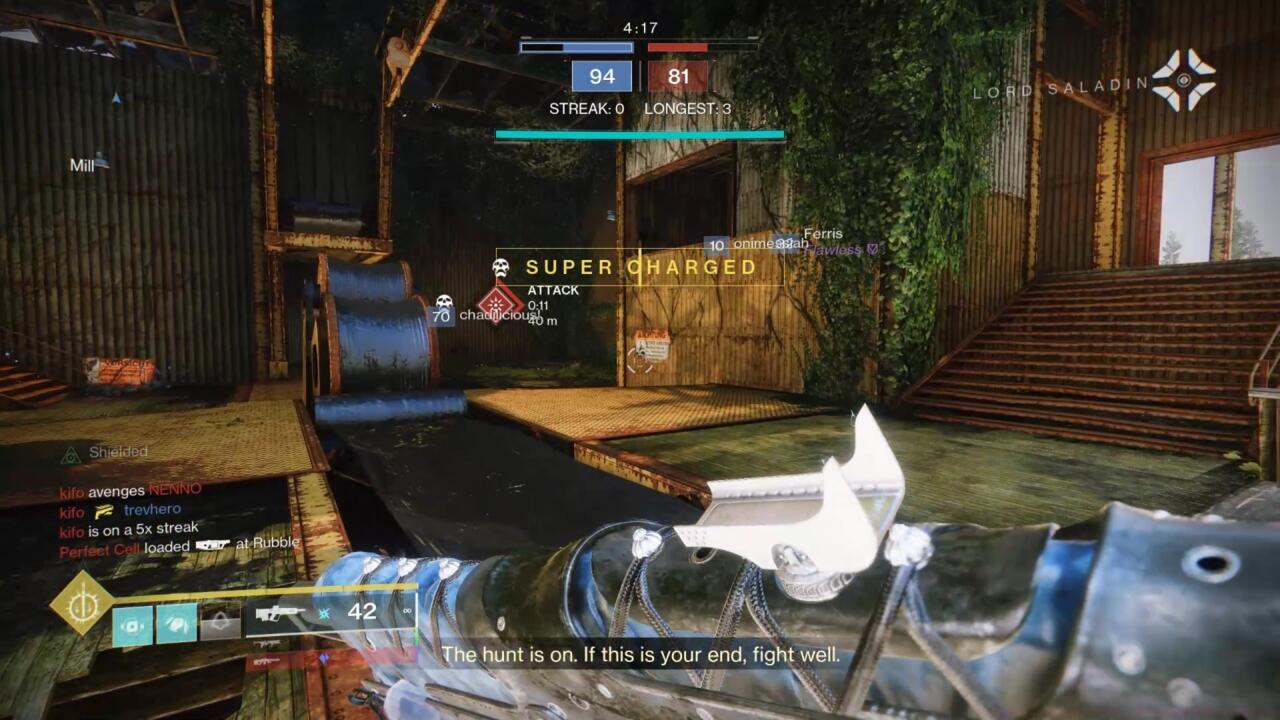Image resolution: width=1280 pixels, height=720 pixels.
Task: Click the special ammo crystal icon
Action: [x=324, y=614]
